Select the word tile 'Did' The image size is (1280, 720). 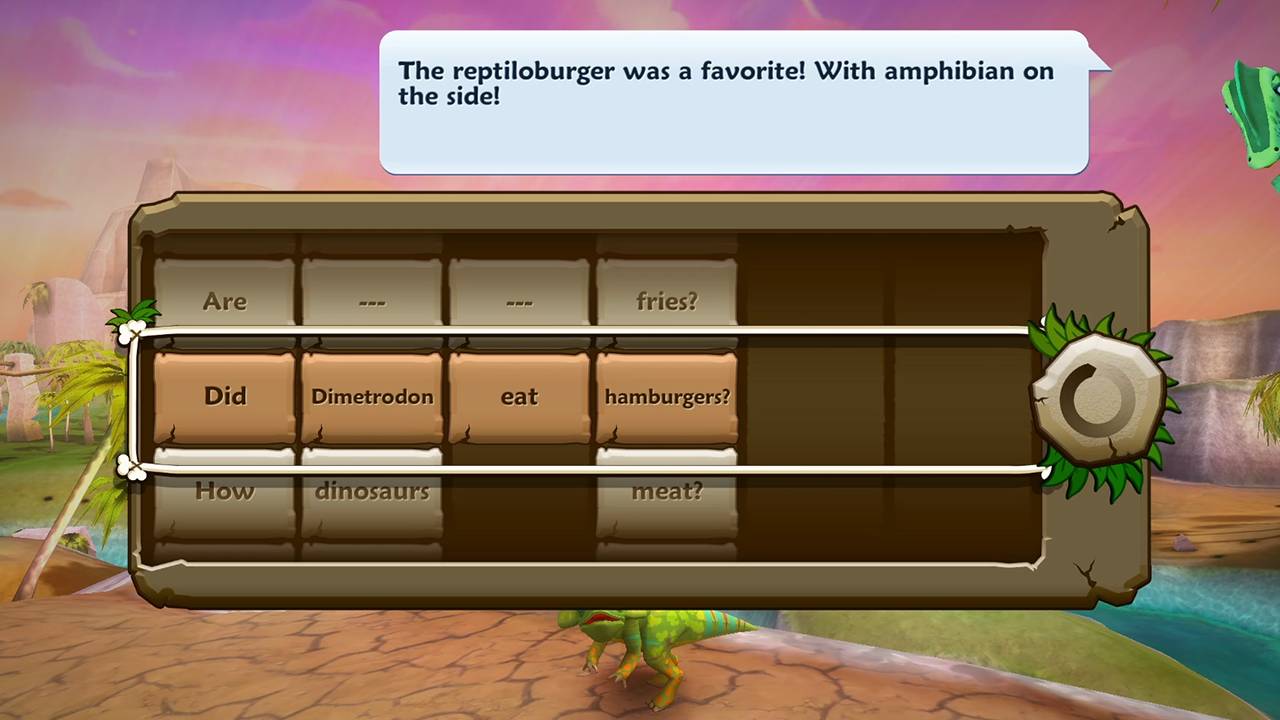point(225,396)
